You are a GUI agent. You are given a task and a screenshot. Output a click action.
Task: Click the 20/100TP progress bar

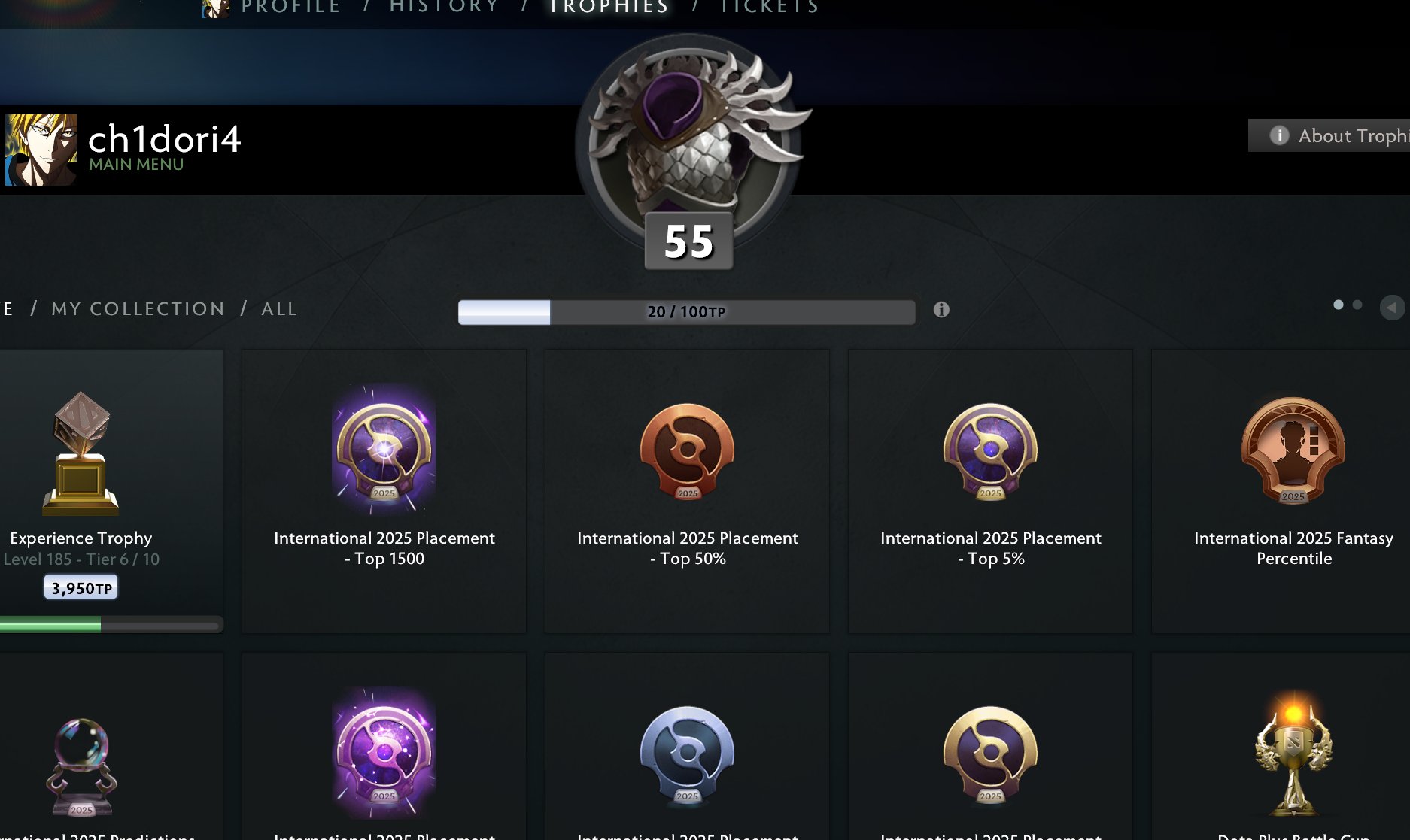click(685, 309)
